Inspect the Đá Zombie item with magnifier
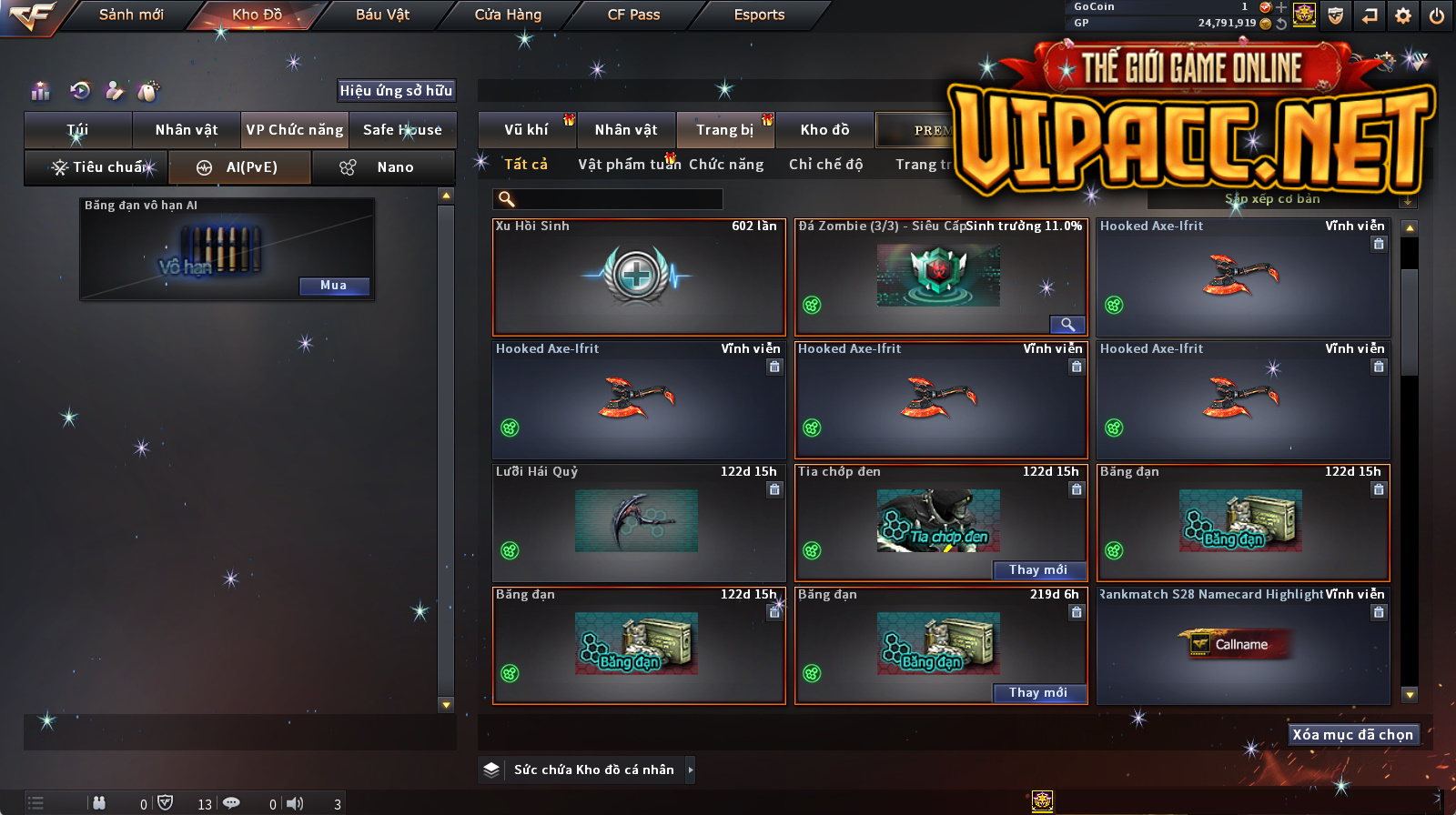 point(1067,325)
